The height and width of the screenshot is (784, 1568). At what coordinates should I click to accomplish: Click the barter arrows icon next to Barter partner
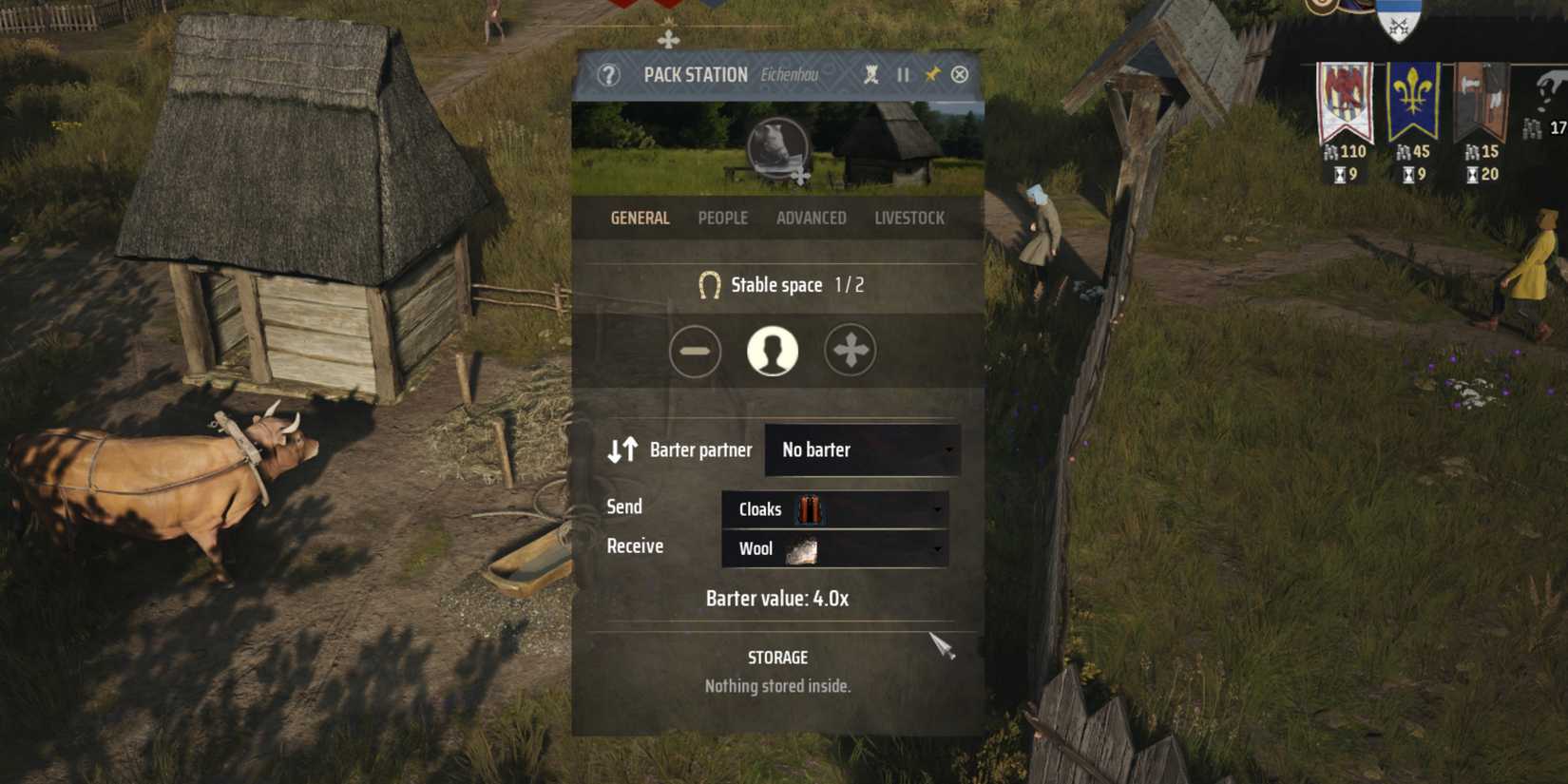tap(624, 449)
